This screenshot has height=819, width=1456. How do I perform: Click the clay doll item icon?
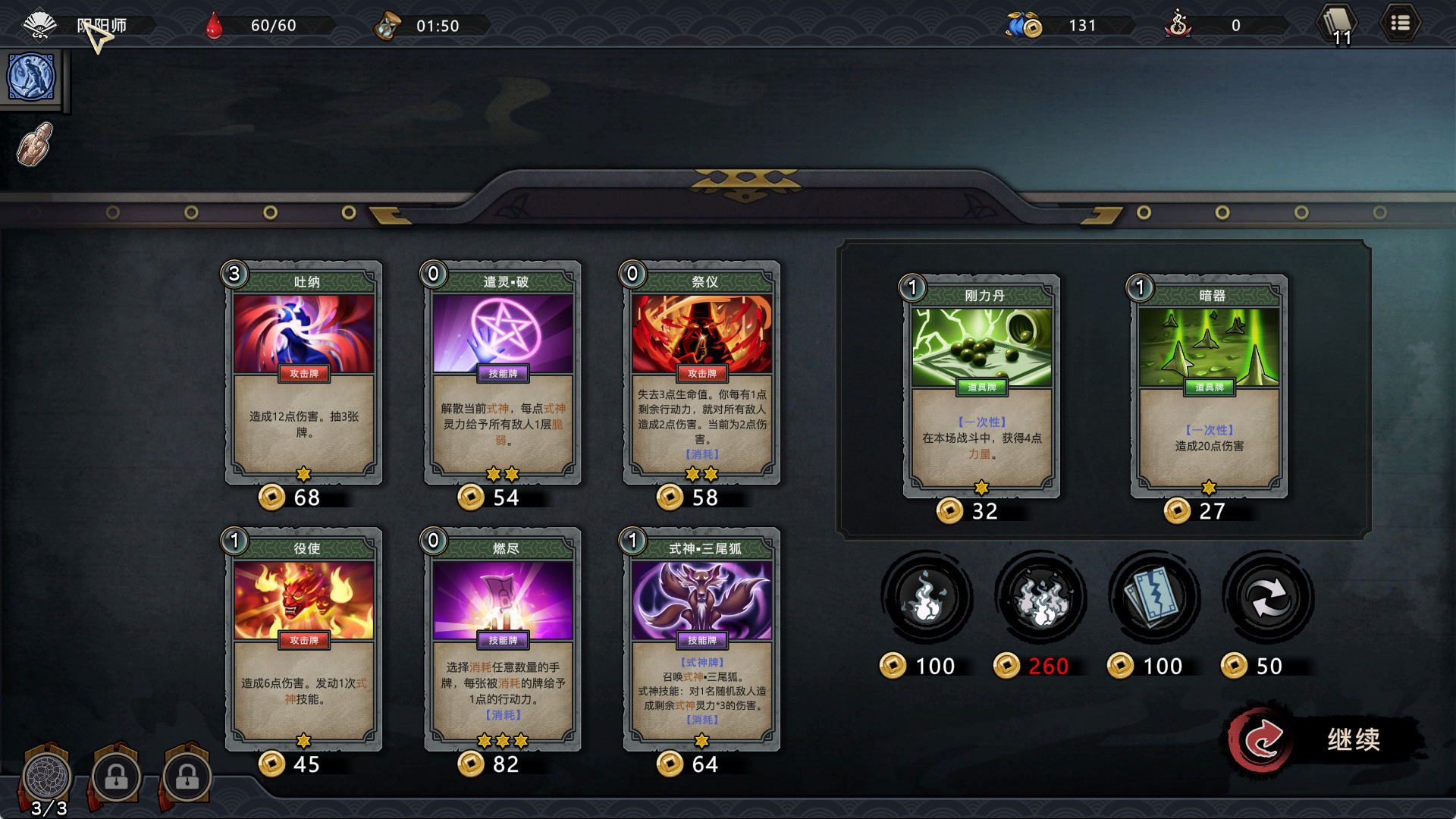click(x=35, y=144)
